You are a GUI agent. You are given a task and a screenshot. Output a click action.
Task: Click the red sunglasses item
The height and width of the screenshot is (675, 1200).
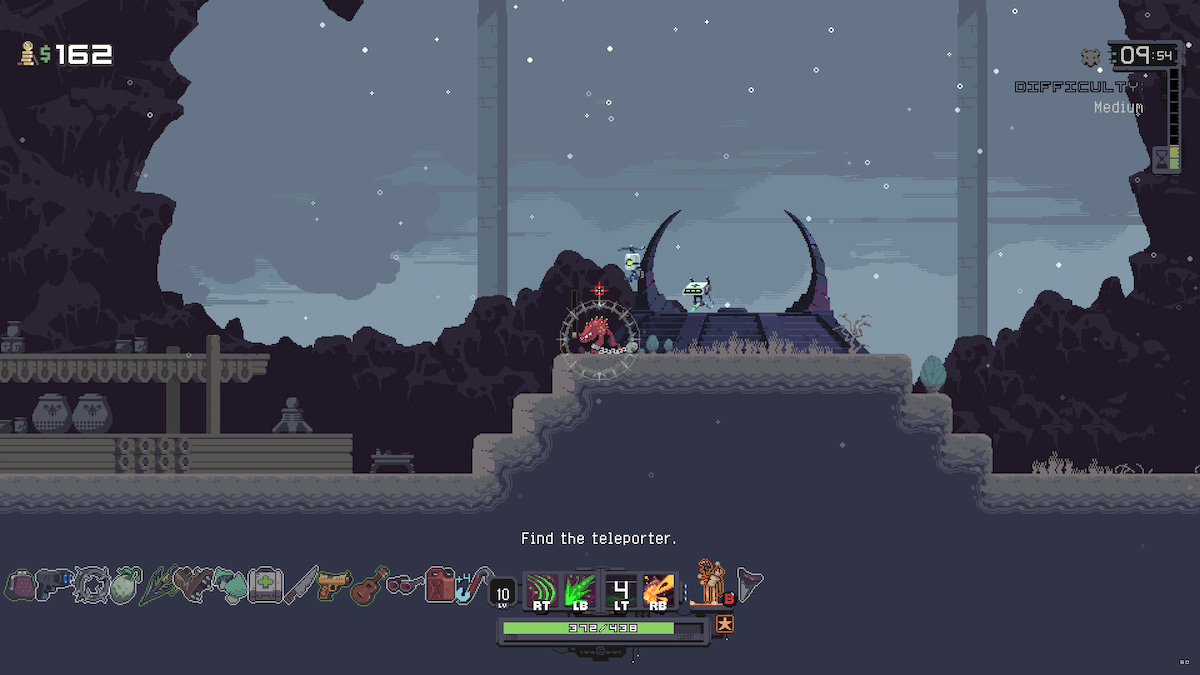(403, 584)
